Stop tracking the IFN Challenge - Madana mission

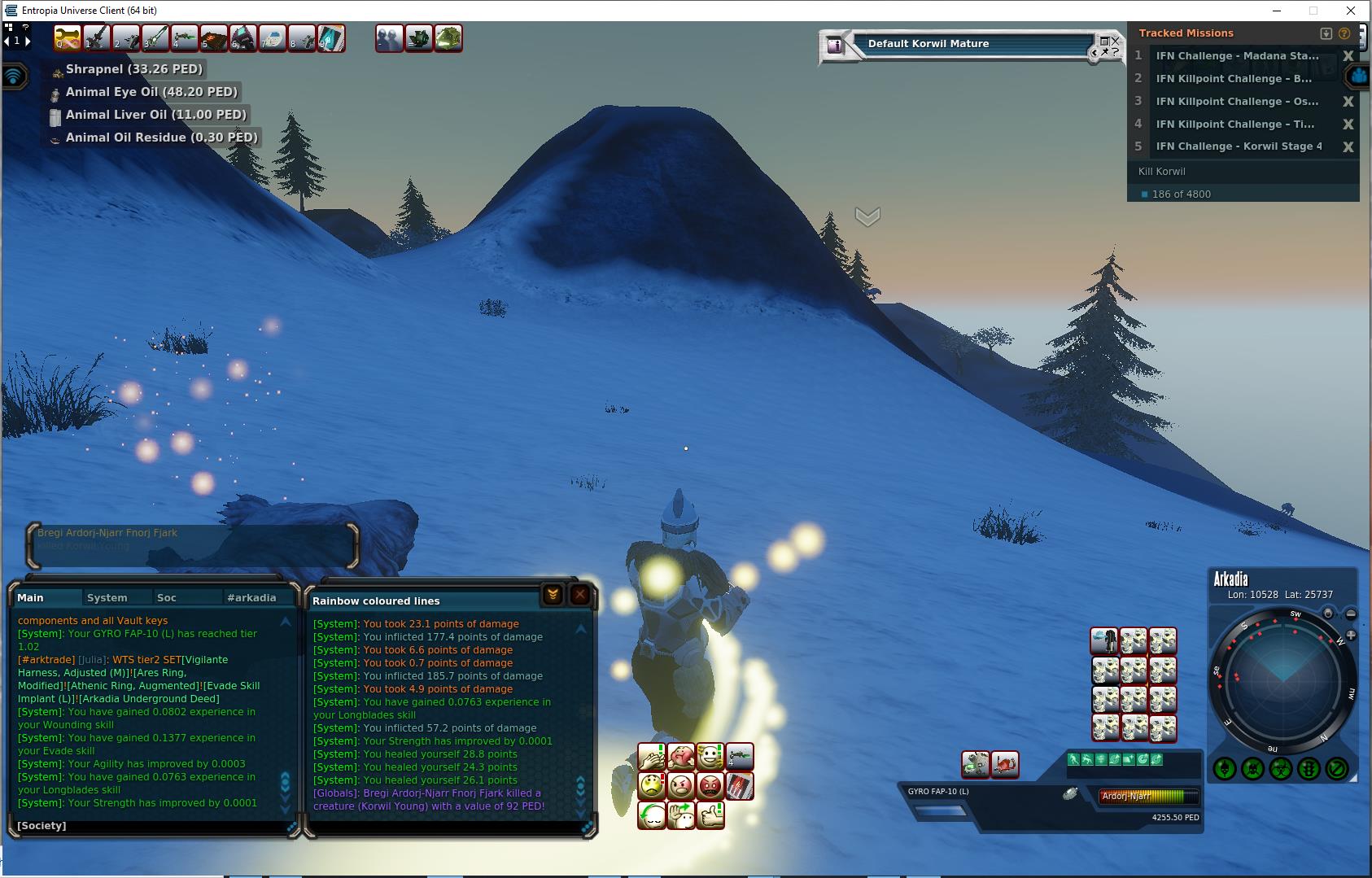point(1348,56)
